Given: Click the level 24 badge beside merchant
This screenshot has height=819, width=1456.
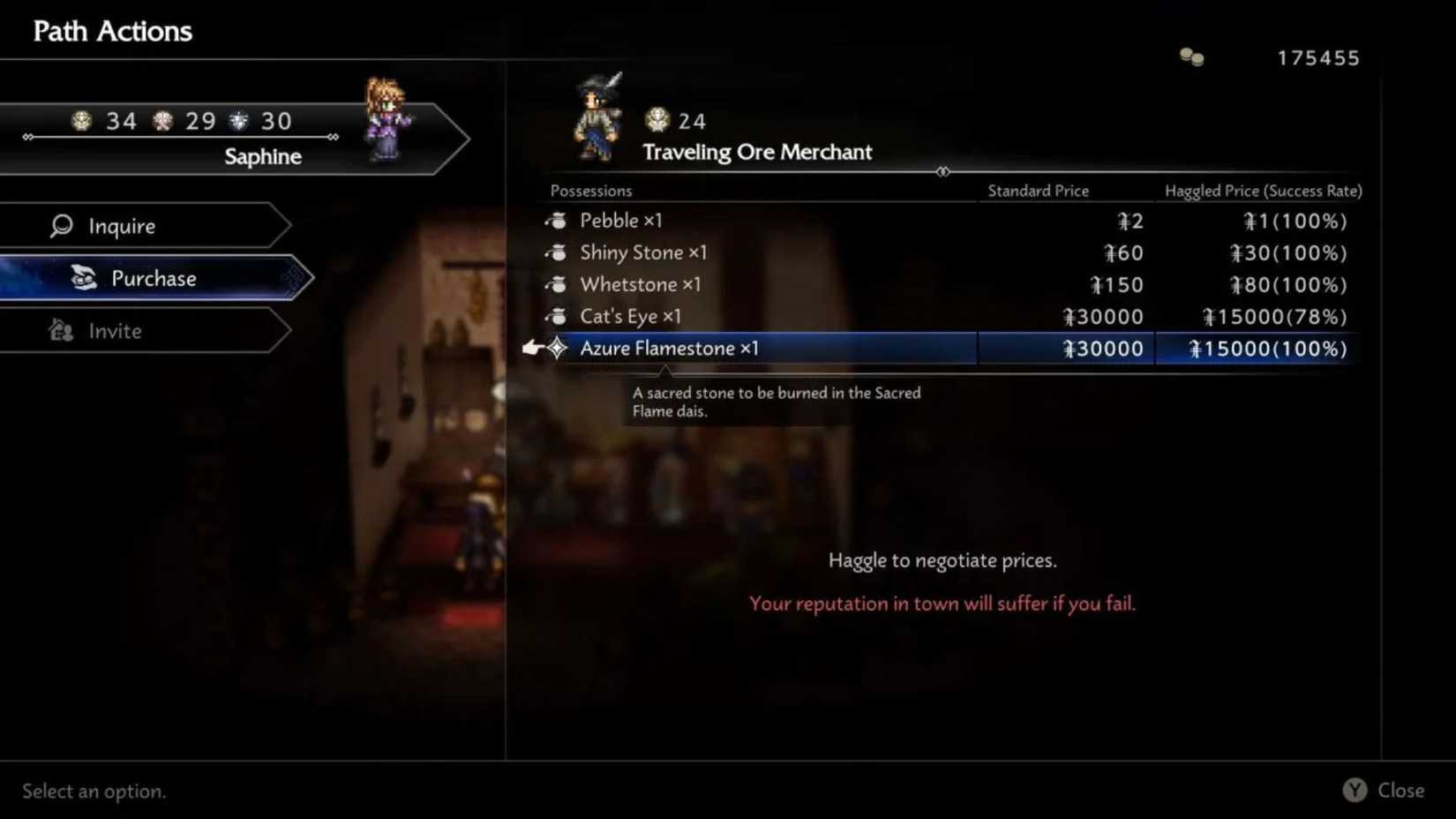Looking at the screenshot, I should [657, 120].
